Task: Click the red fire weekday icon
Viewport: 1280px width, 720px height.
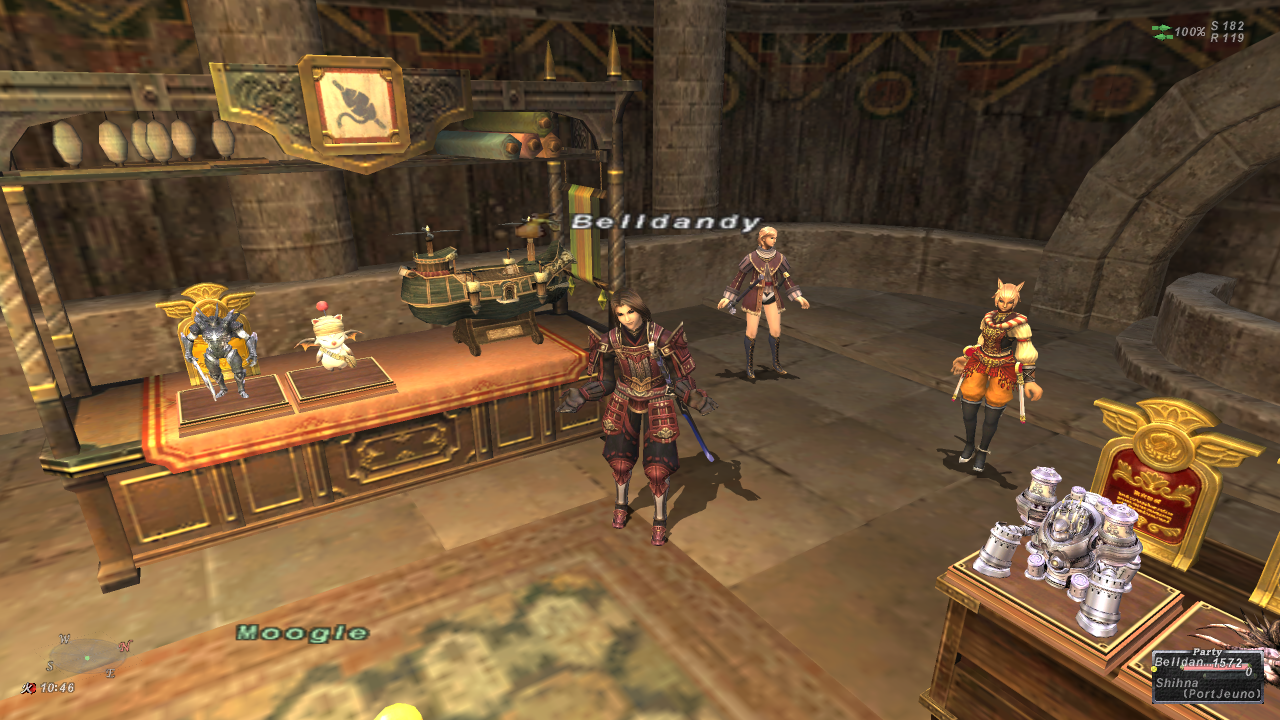Action: click(27, 688)
